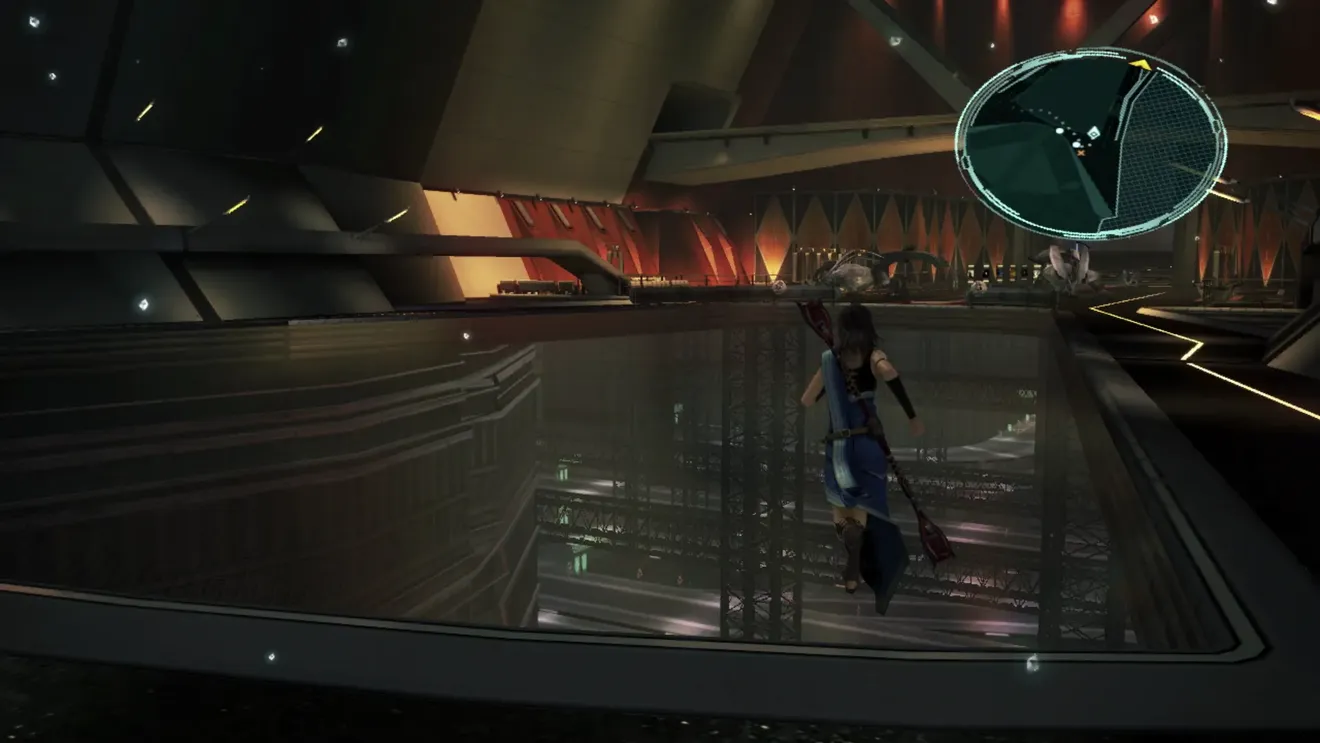Select the white diamond marker on minimap
This screenshot has width=1320, height=743.
coord(1093,133)
